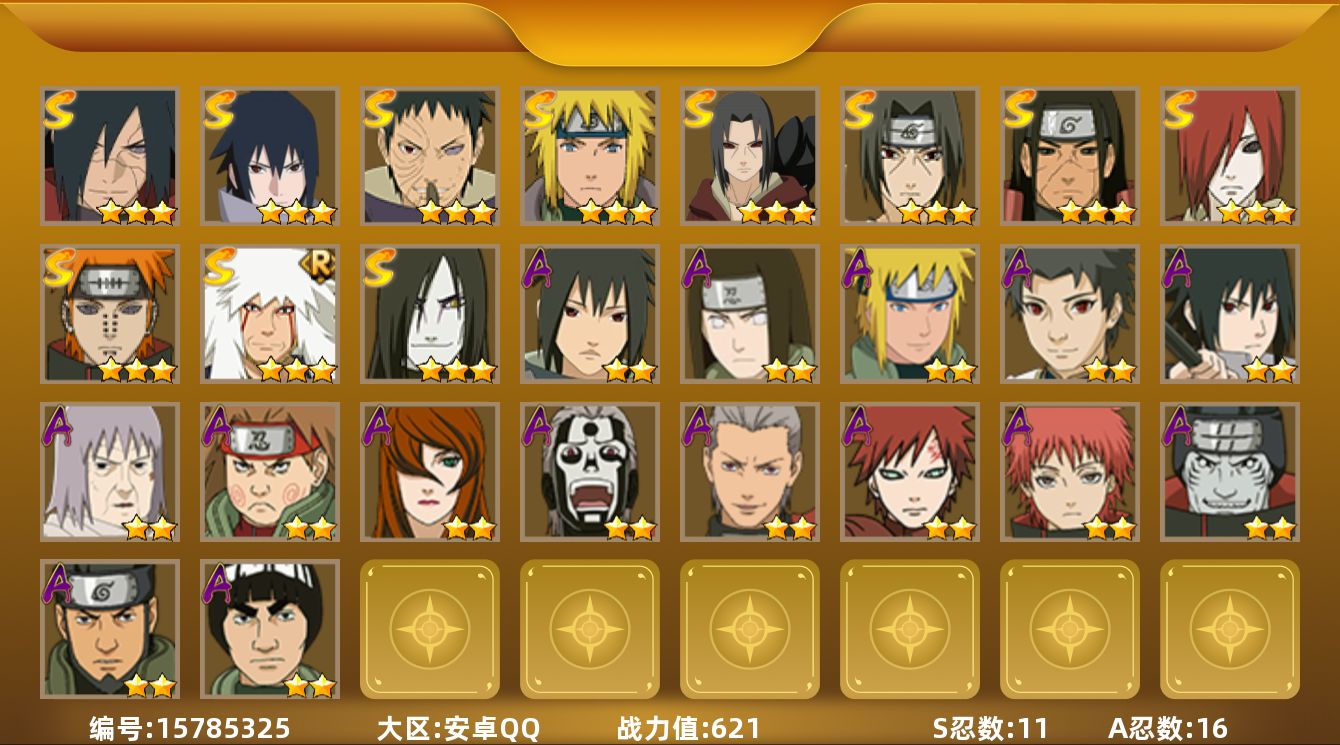Select Gaara with the forehead mark

(x=910, y=472)
